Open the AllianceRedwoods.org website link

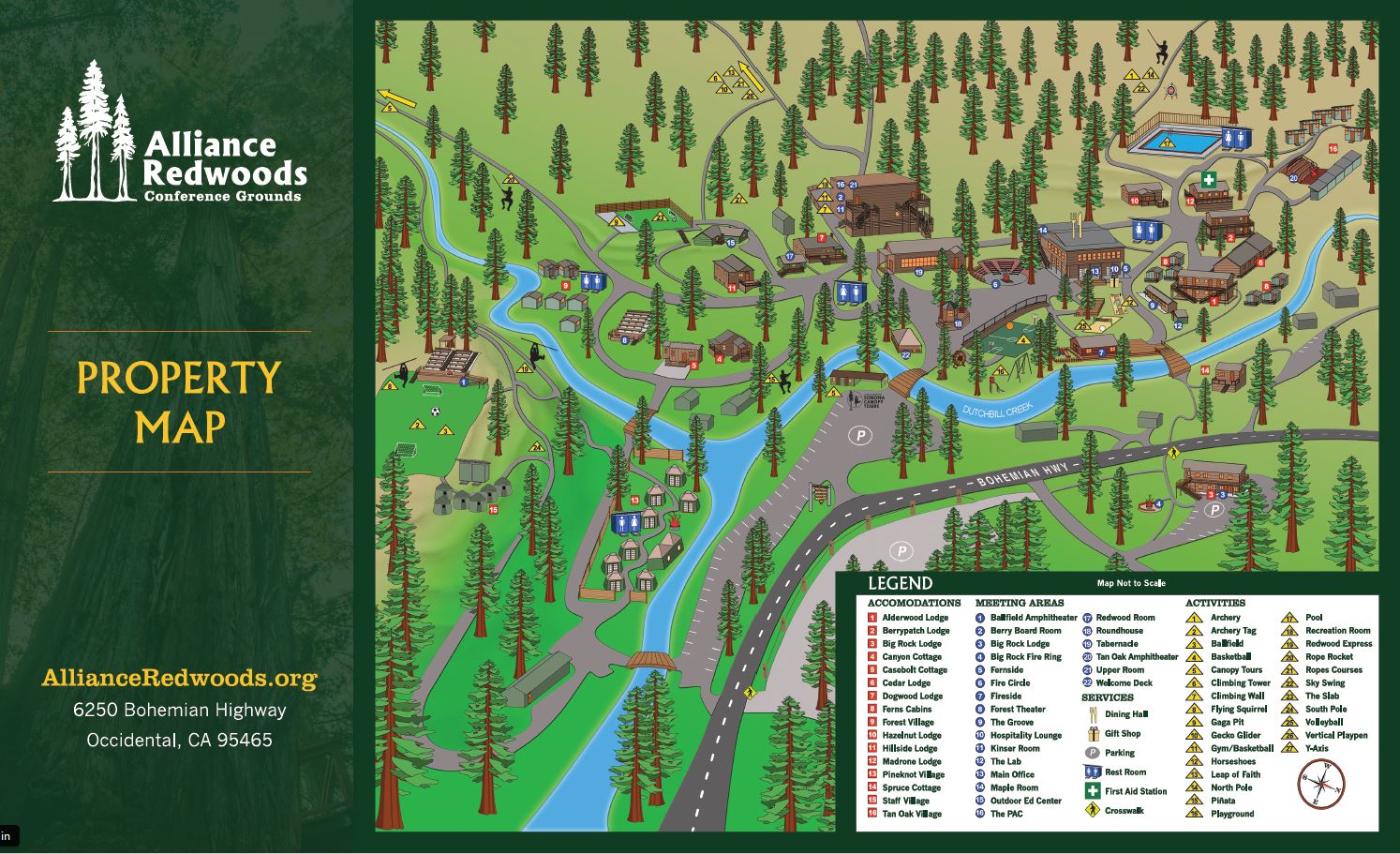pos(179,679)
